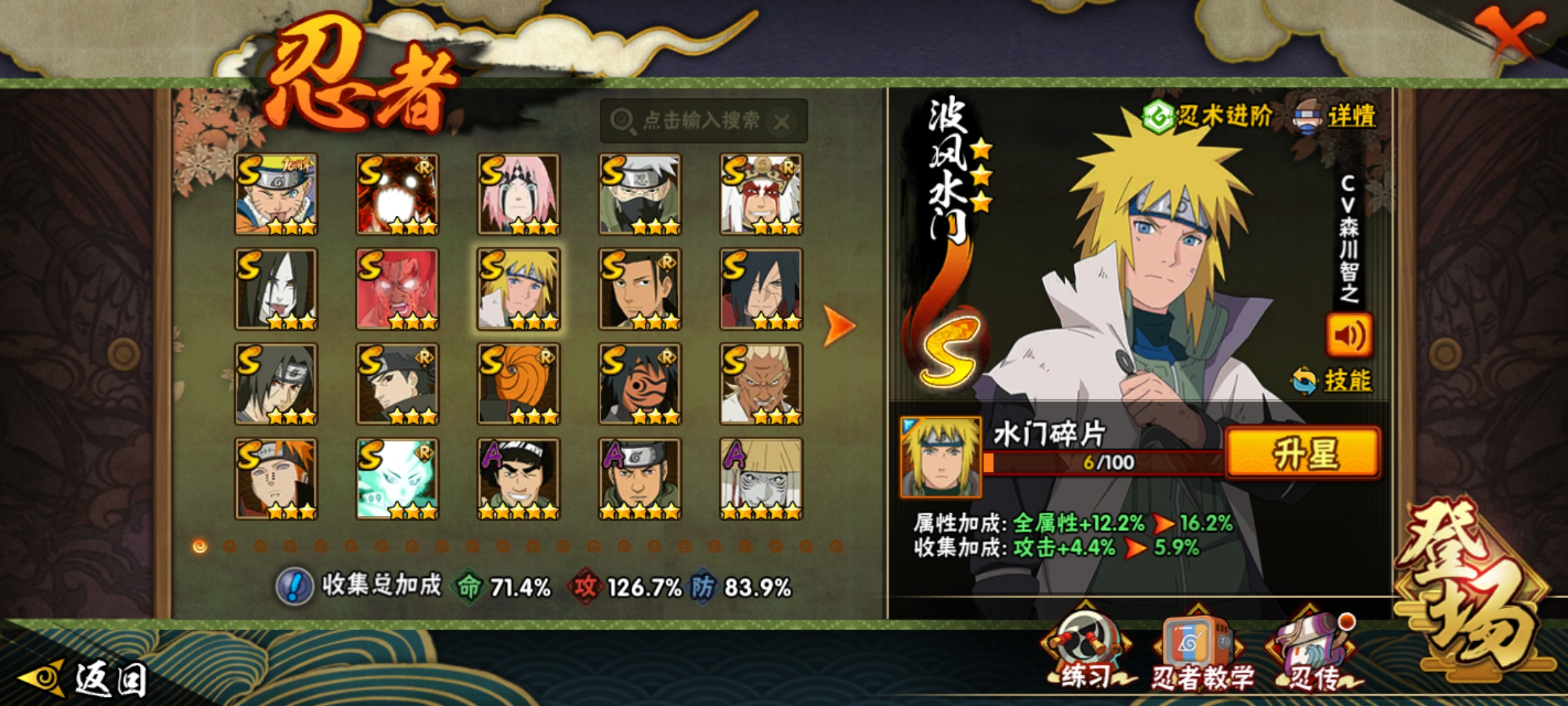The width and height of the screenshot is (1568, 706).
Task: Open 忍术进阶 ninjutsu advancement
Action: coord(1207,116)
